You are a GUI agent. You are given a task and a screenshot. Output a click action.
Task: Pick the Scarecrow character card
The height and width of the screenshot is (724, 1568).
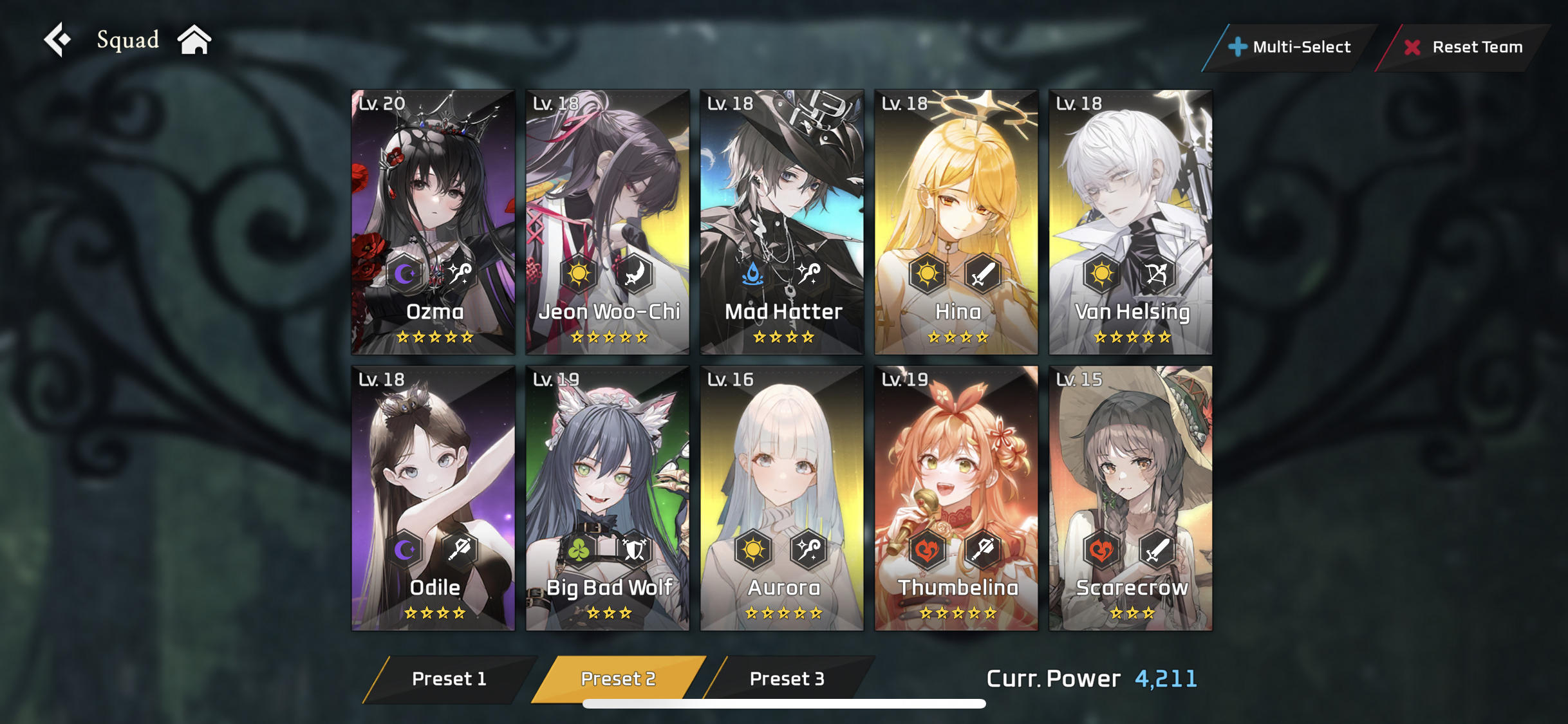1131,498
